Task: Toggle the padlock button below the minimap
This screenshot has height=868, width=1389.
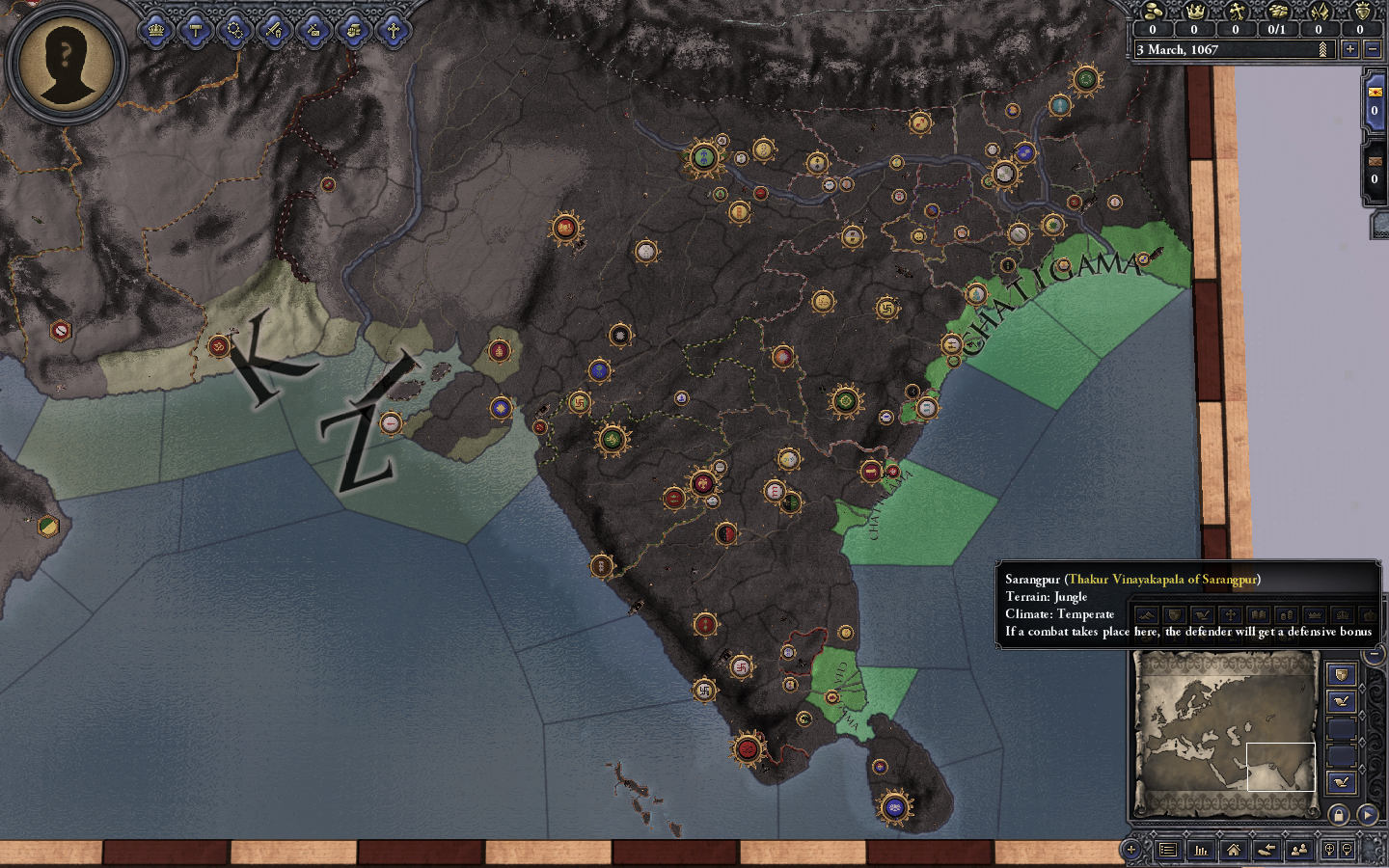Action: pos(1339,815)
